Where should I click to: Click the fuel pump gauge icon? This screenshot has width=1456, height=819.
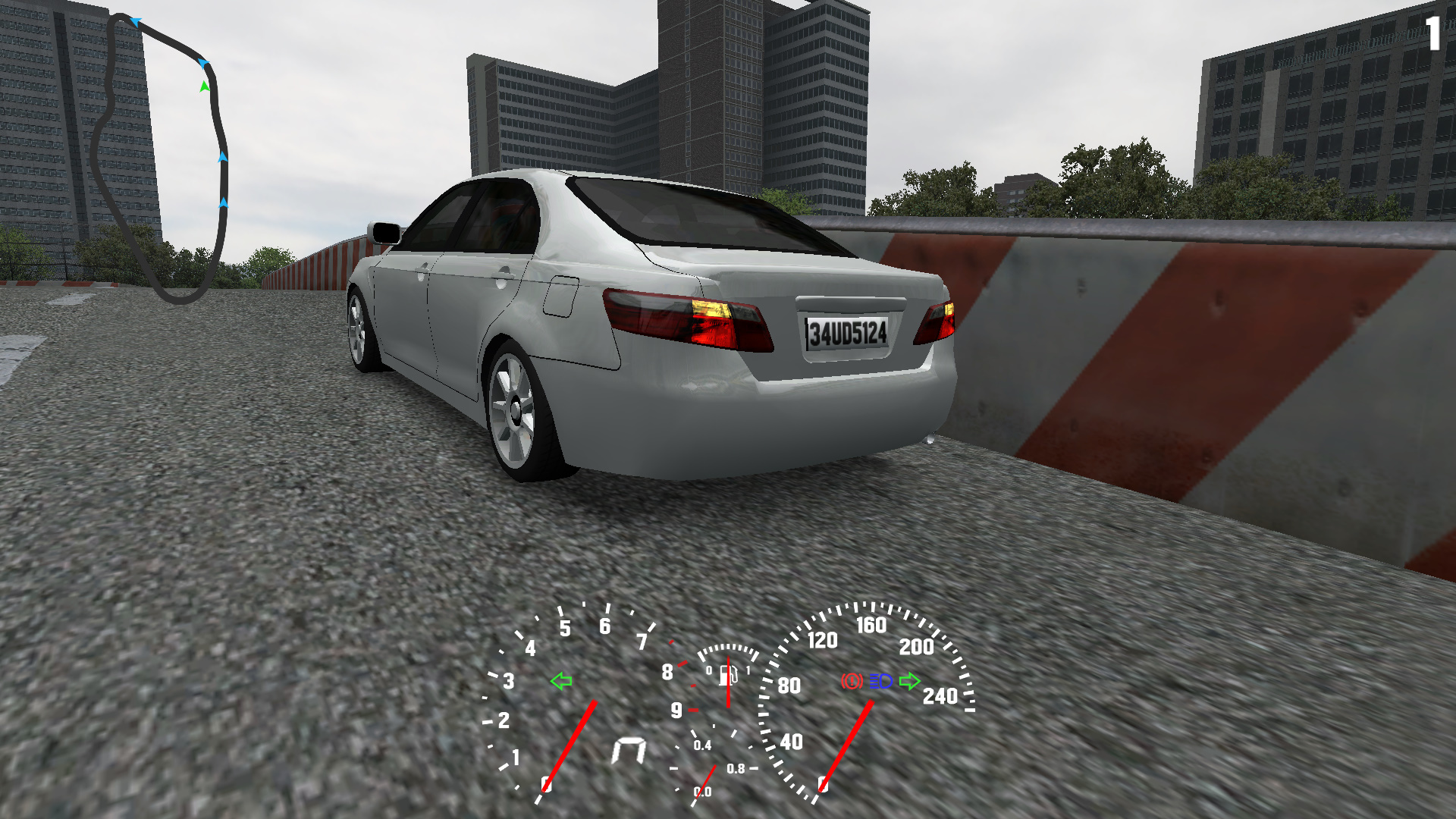coord(729,674)
